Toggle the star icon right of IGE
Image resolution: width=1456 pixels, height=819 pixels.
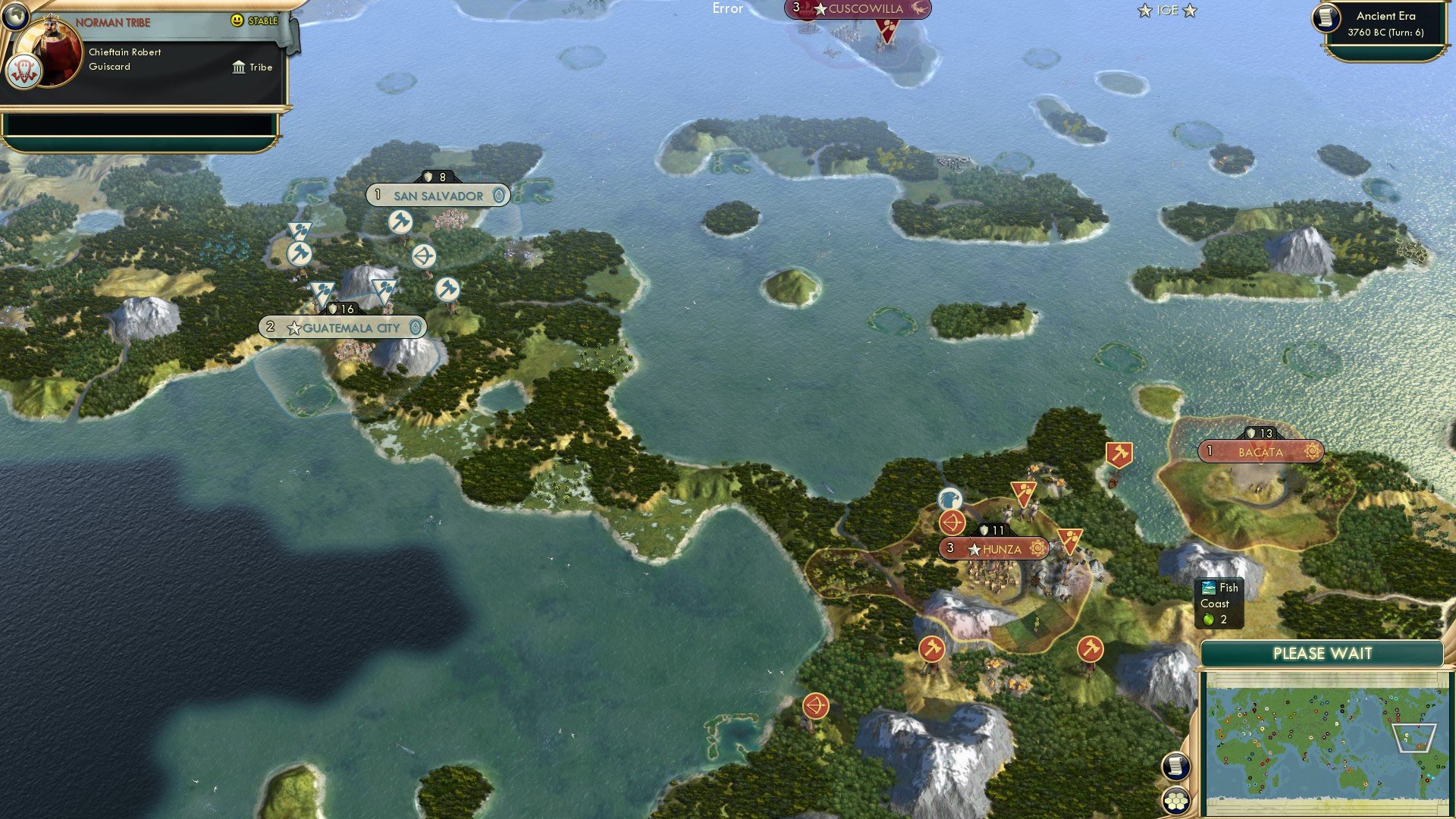[1192, 11]
